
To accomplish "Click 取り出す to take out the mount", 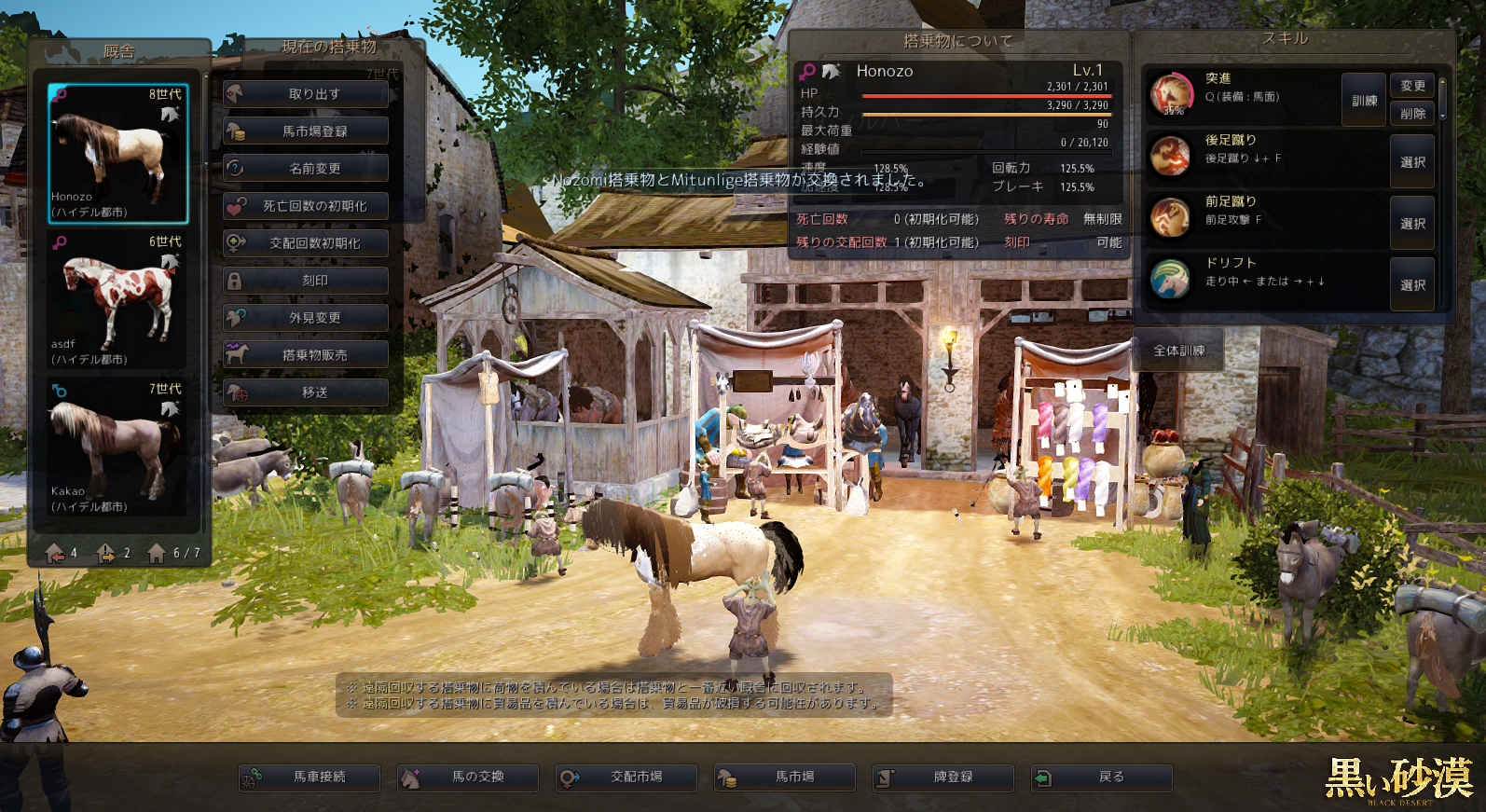I will 306,94.
